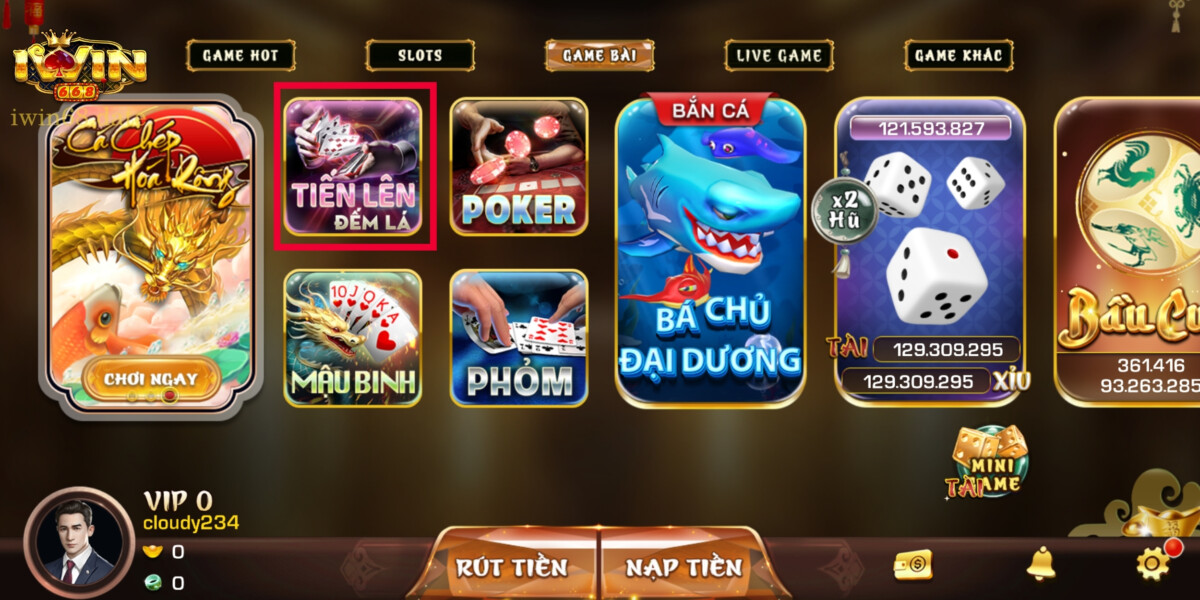
Task: Open the notification bell
Action: 1041,565
